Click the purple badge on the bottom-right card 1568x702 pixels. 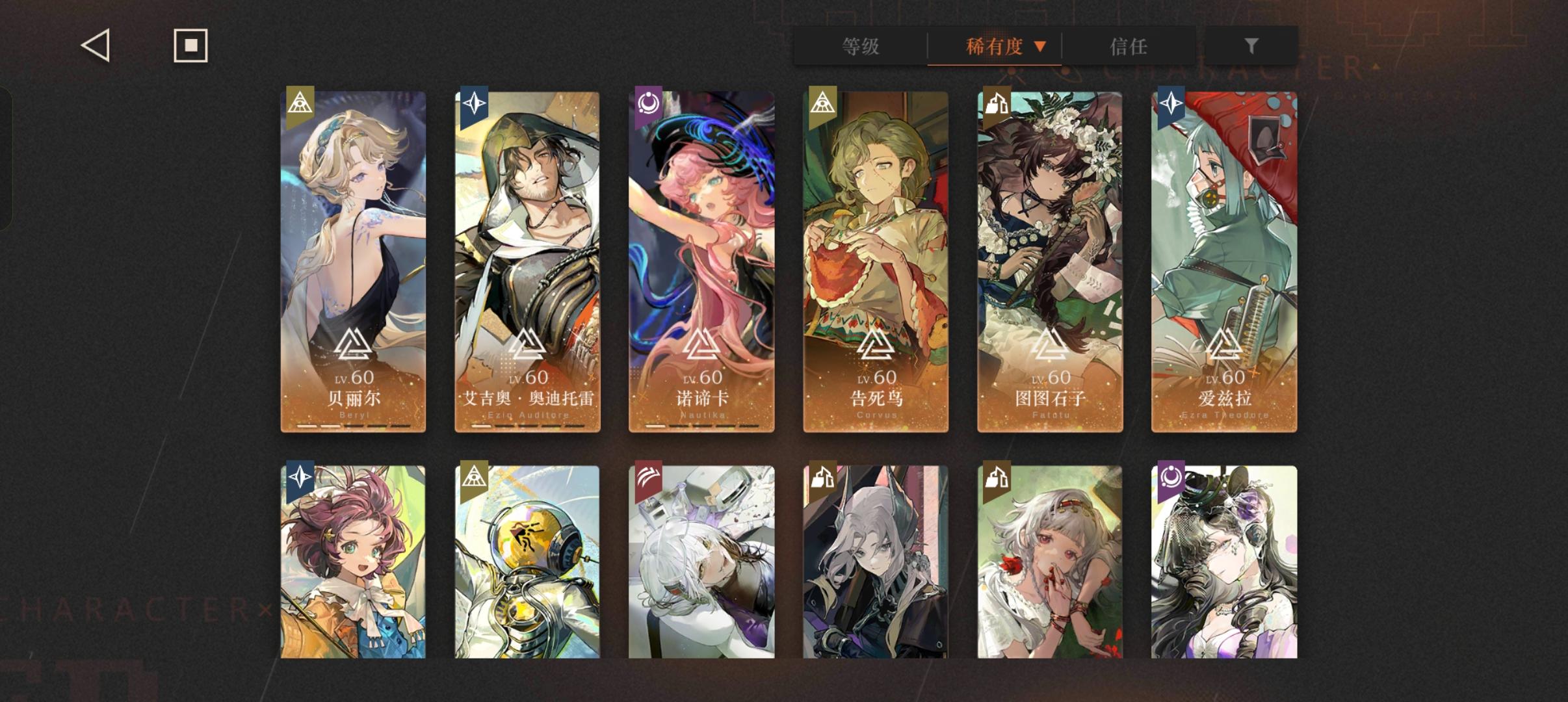pos(1173,477)
